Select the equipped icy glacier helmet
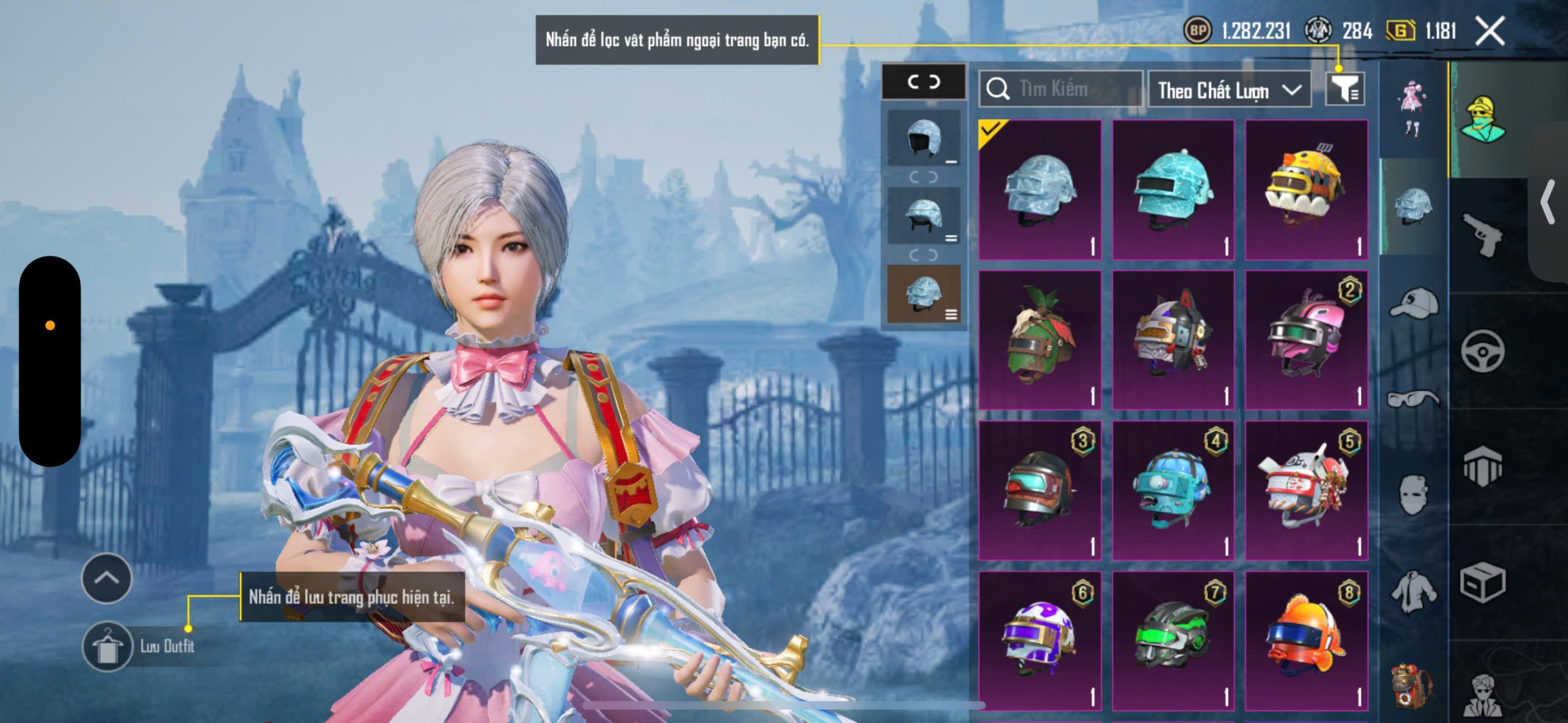The height and width of the screenshot is (723, 1568). point(1039,190)
